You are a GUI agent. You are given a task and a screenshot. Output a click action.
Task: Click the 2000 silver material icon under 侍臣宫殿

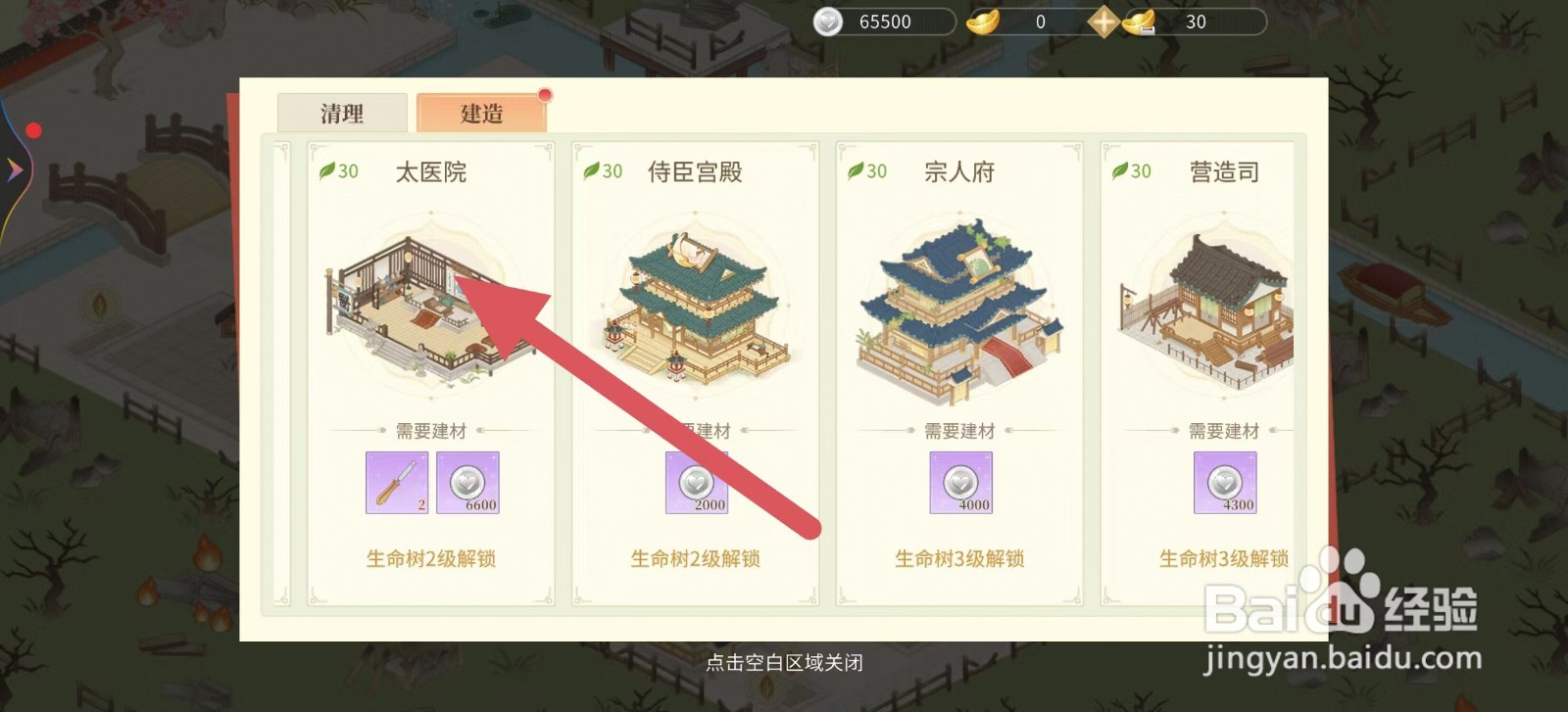coord(697,482)
